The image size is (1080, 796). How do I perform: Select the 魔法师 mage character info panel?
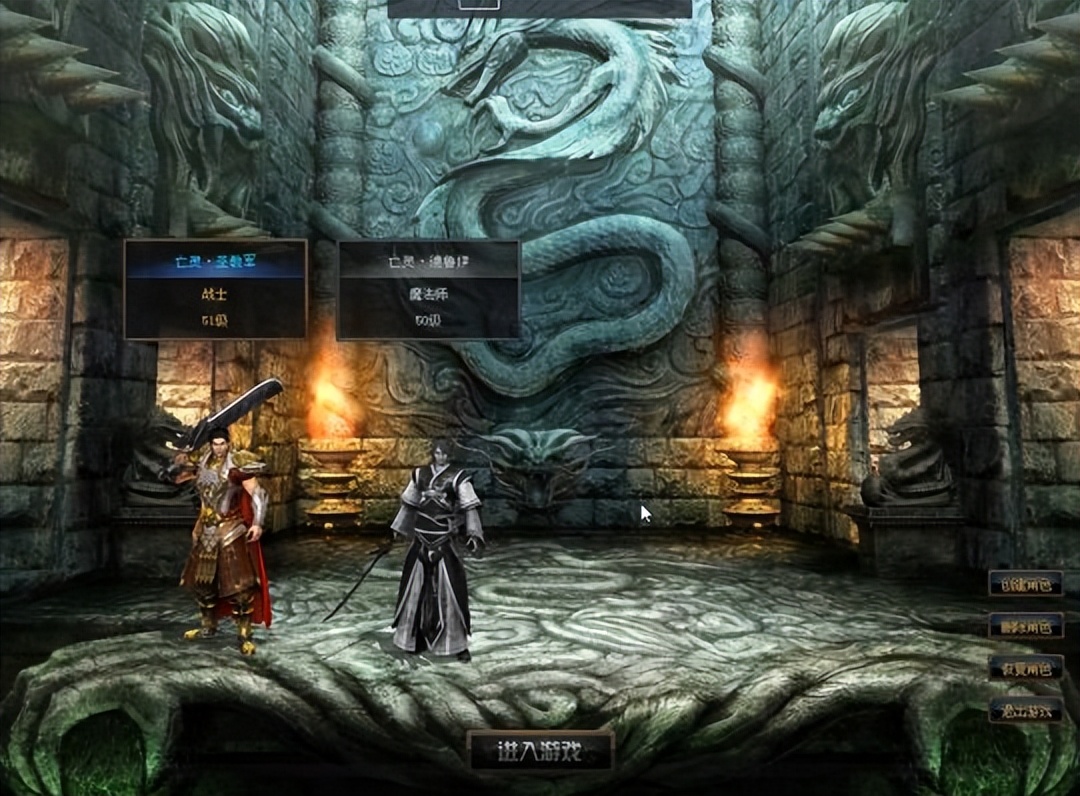click(428, 290)
